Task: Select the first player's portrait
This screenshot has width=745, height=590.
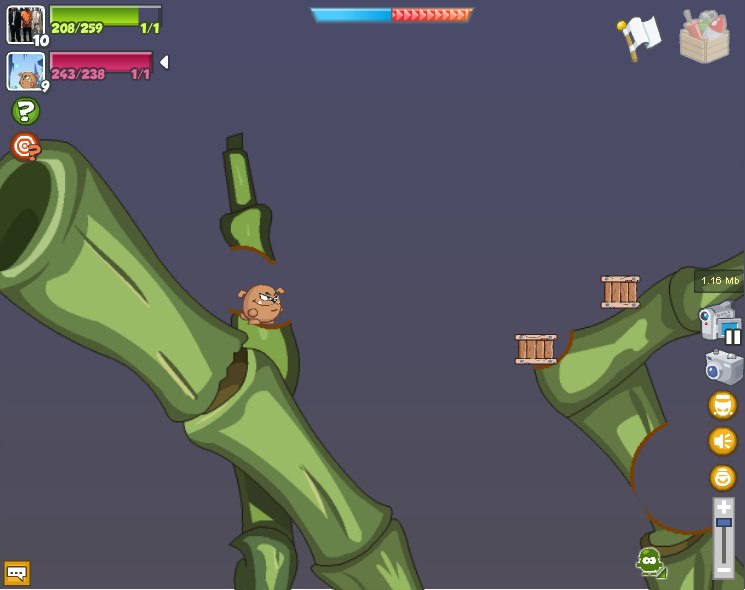Action: (25, 24)
